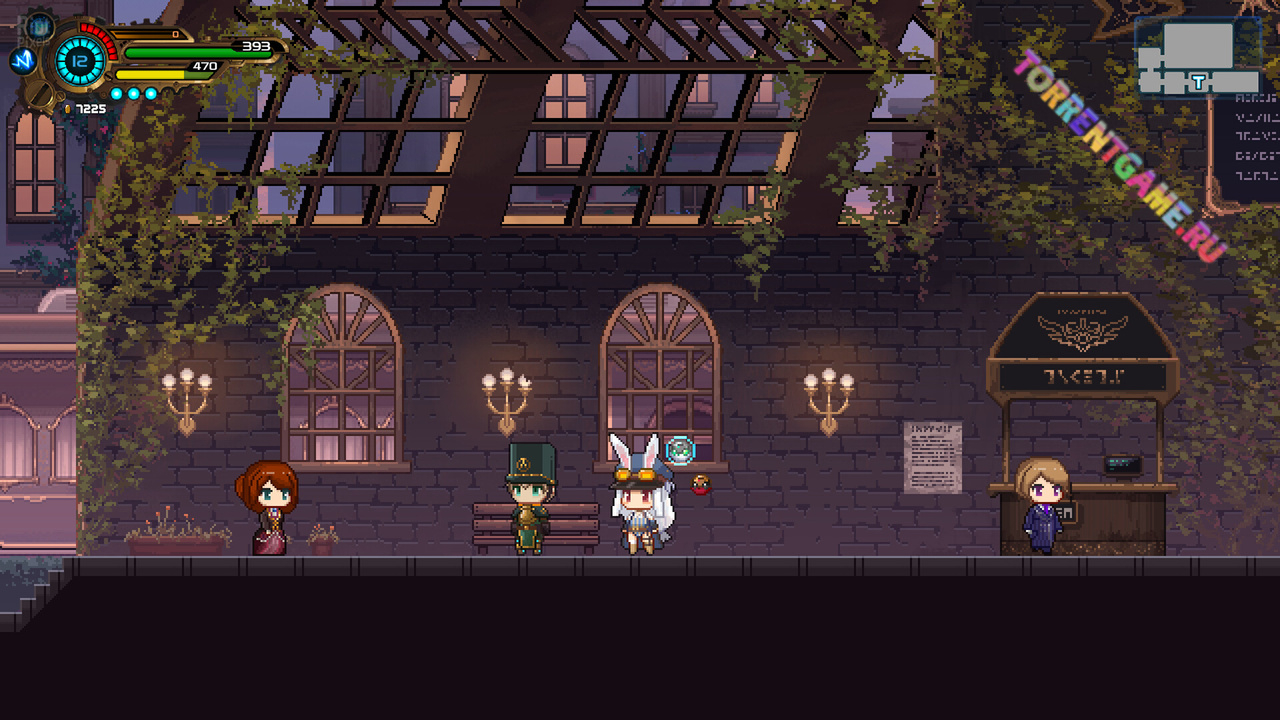Click the level 12 circular gauge
Viewport: 1280px width, 720px height.
pyautogui.click(x=80, y=60)
